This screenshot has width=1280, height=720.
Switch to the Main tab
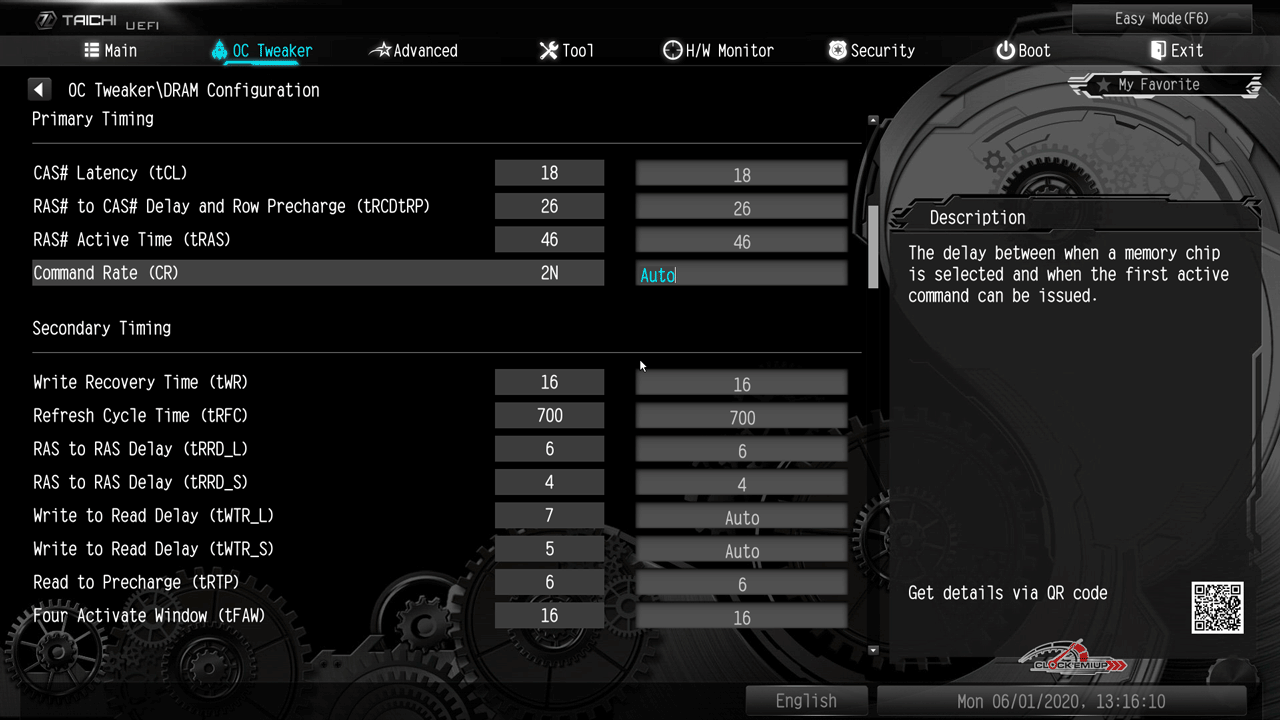click(x=110, y=51)
